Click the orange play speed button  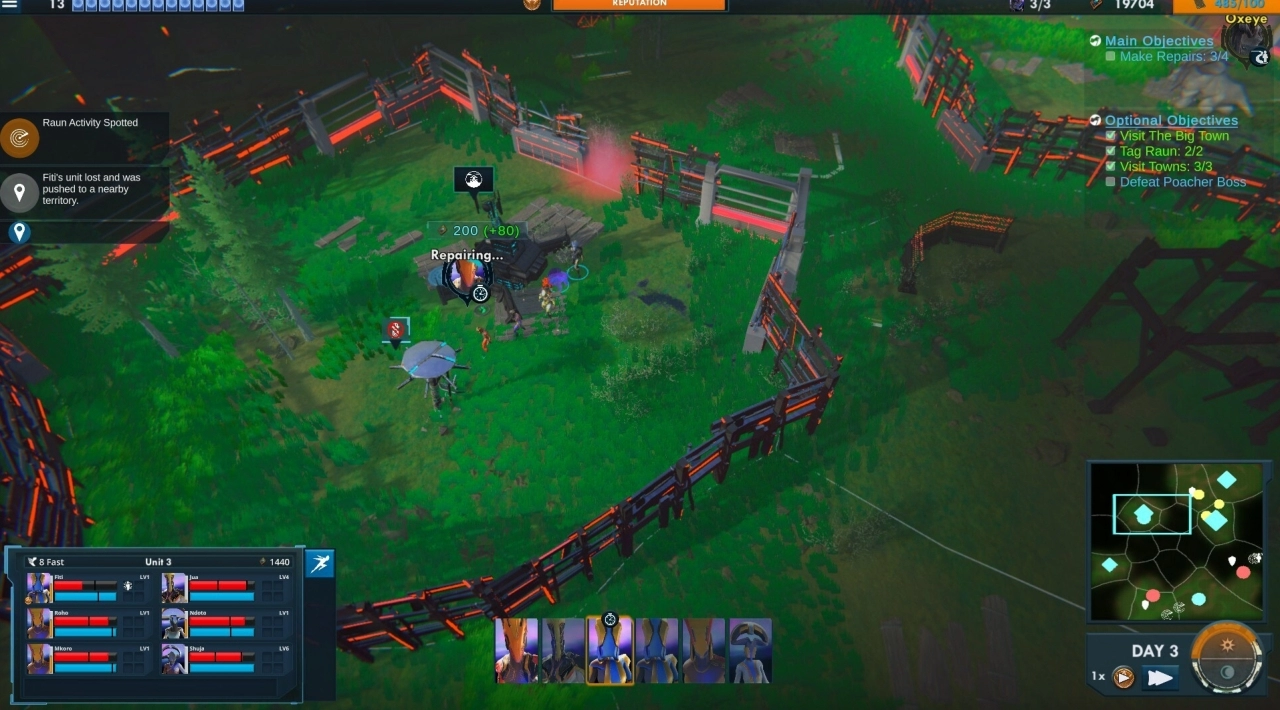(x=1124, y=678)
